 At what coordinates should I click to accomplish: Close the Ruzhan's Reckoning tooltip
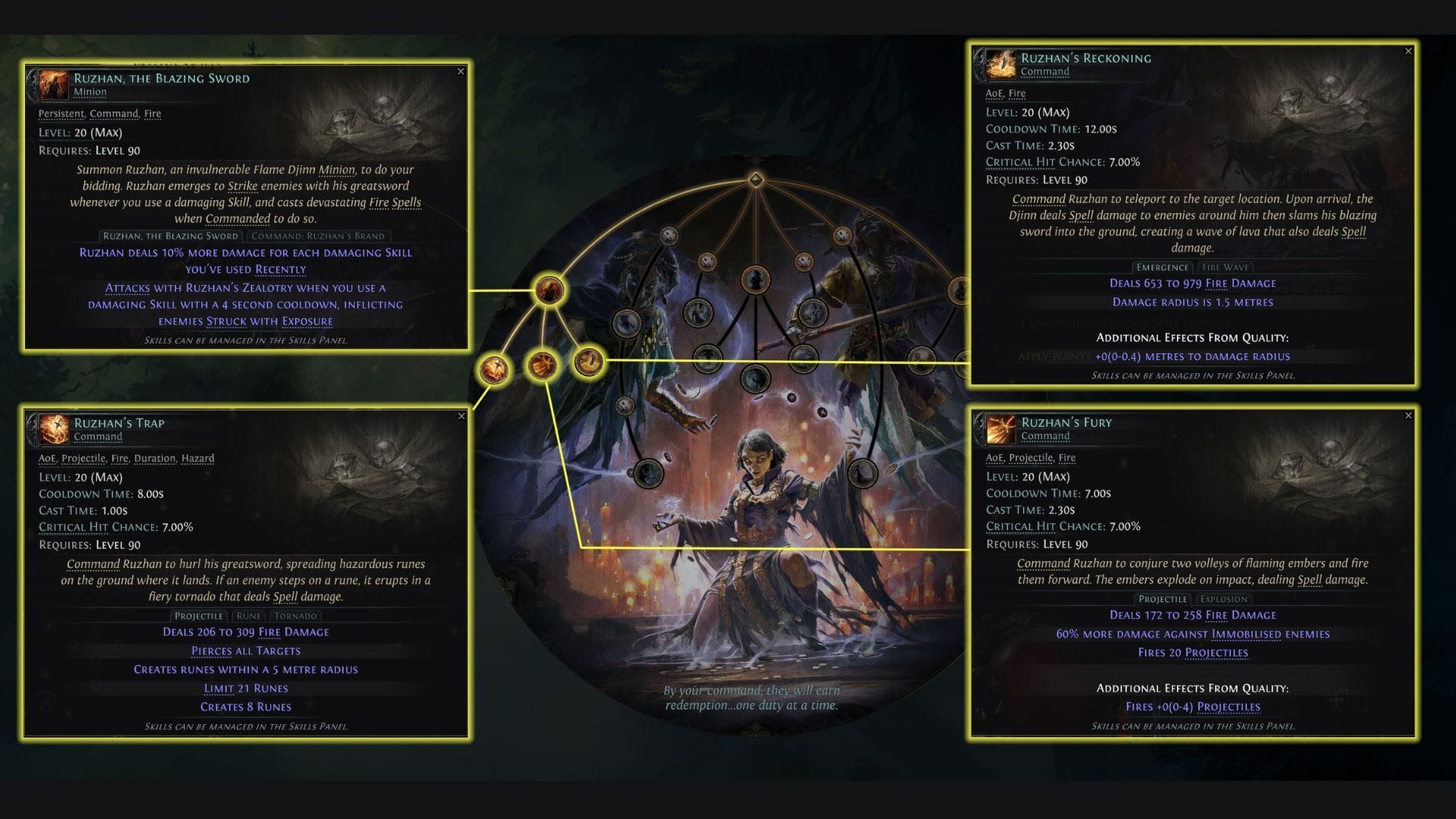1407,52
